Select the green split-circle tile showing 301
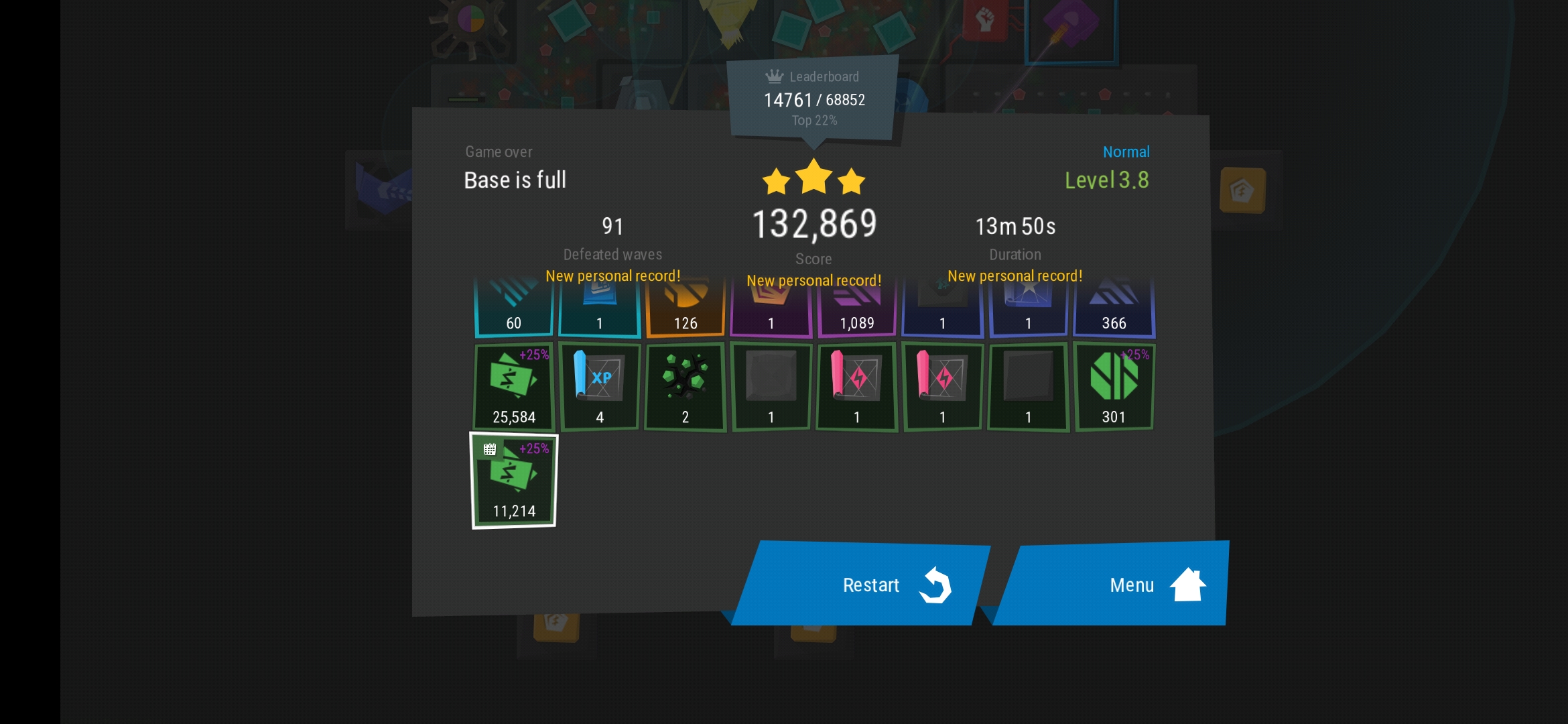The height and width of the screenshot is (724, 1568). pyautogui.click(x=1114, y=387)
